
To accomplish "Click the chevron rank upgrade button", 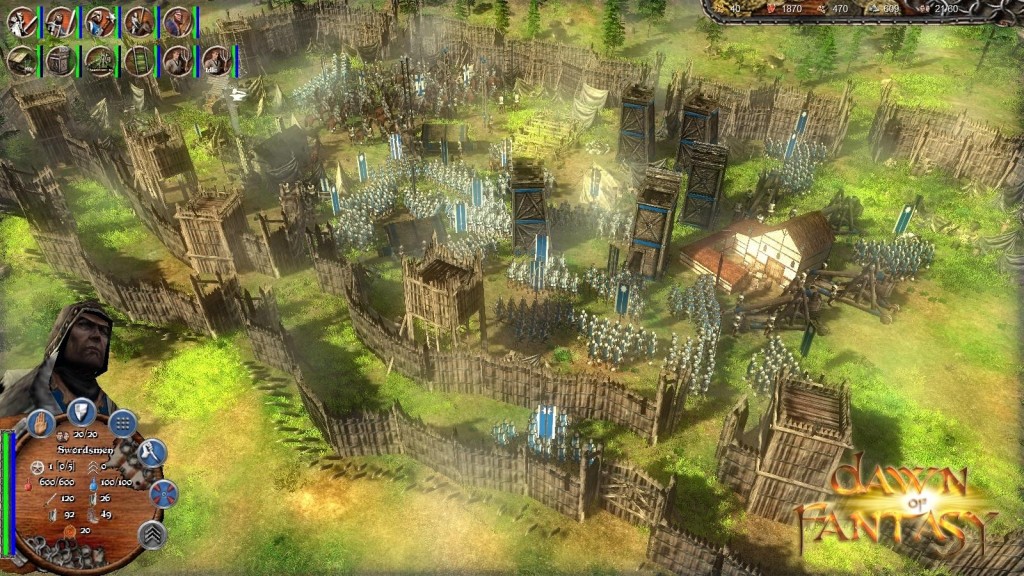I will pos(152,535).
